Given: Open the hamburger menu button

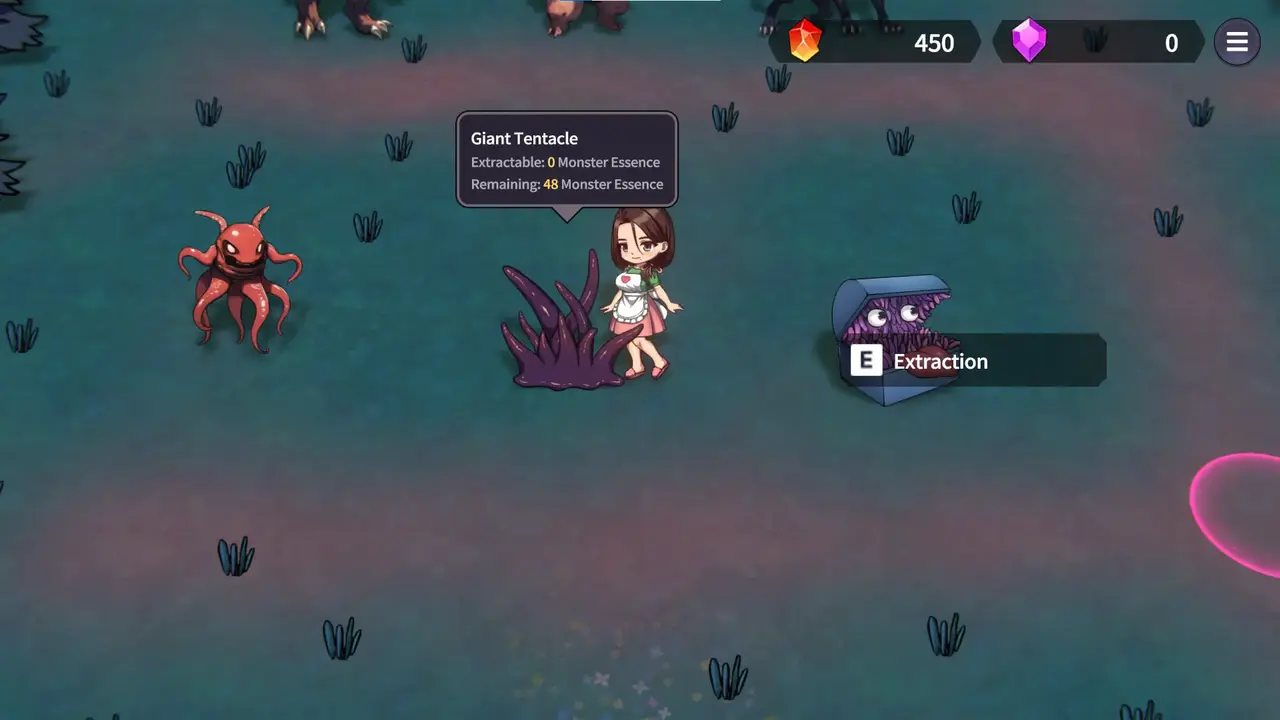Looking at the screenshot, I should click(1237, 43).
